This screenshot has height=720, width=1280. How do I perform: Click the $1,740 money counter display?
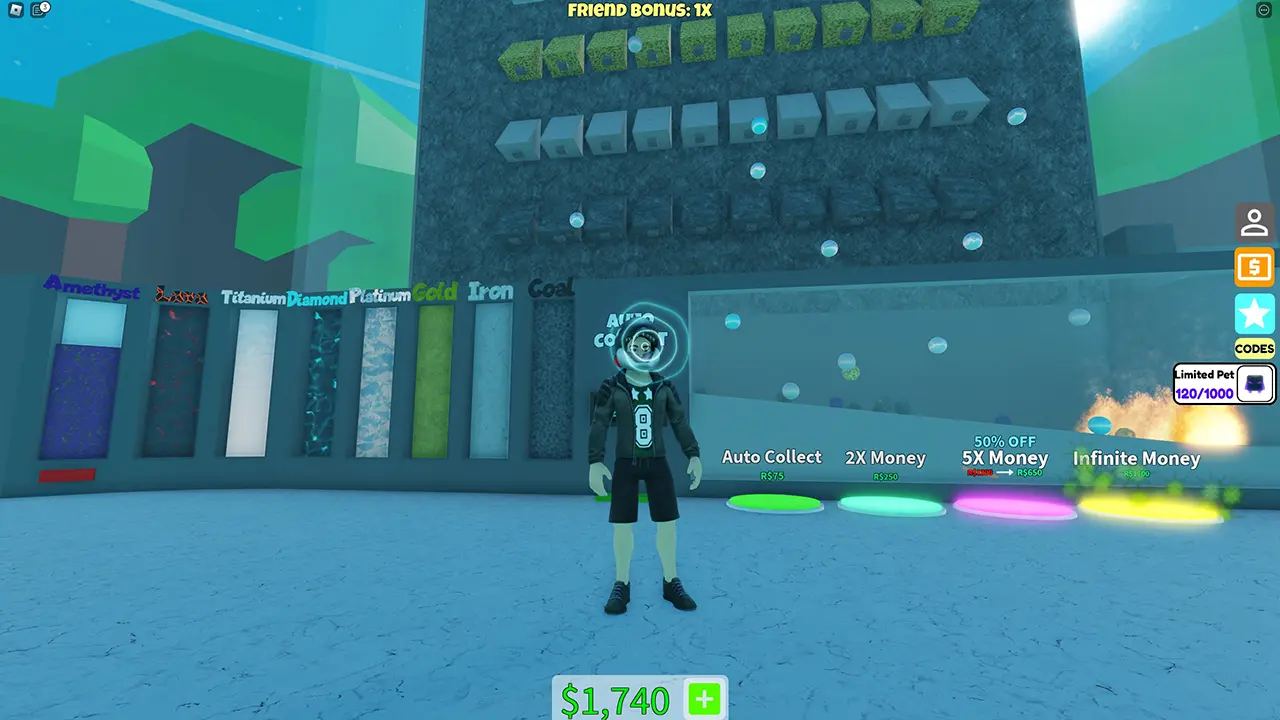[617, 699]
